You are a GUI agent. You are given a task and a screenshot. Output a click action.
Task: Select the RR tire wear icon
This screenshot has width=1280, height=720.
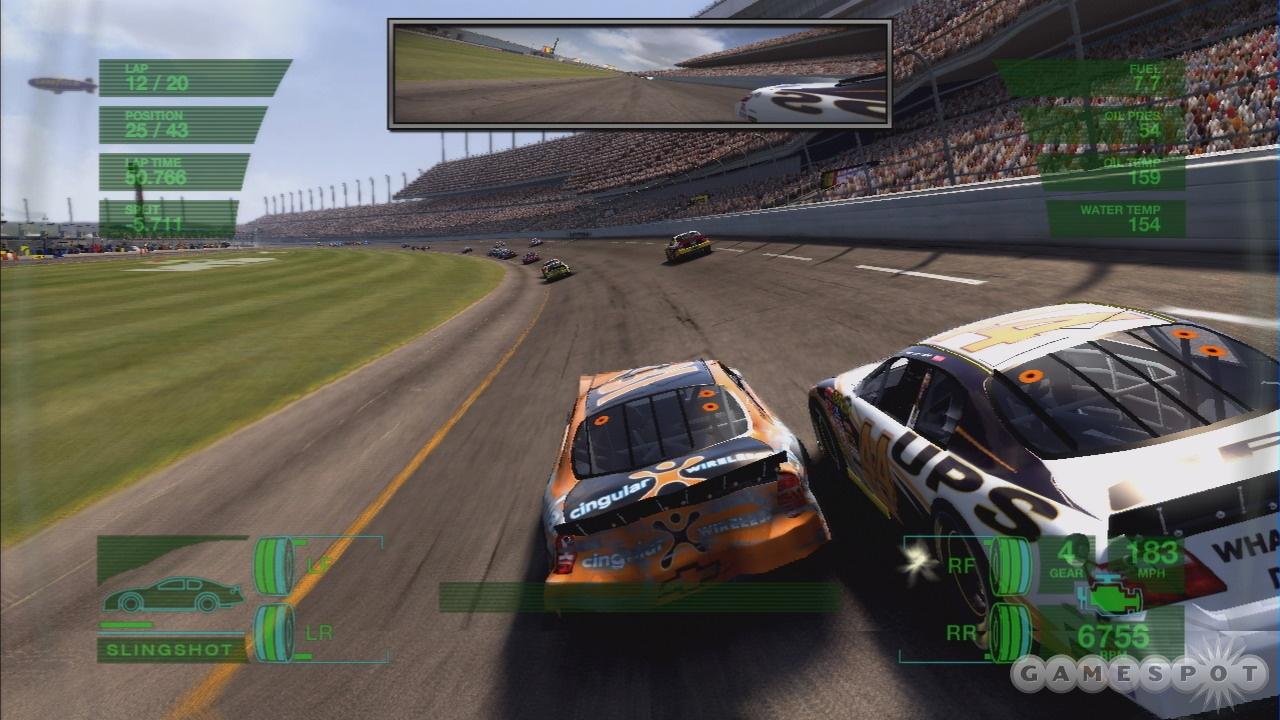1010,632
